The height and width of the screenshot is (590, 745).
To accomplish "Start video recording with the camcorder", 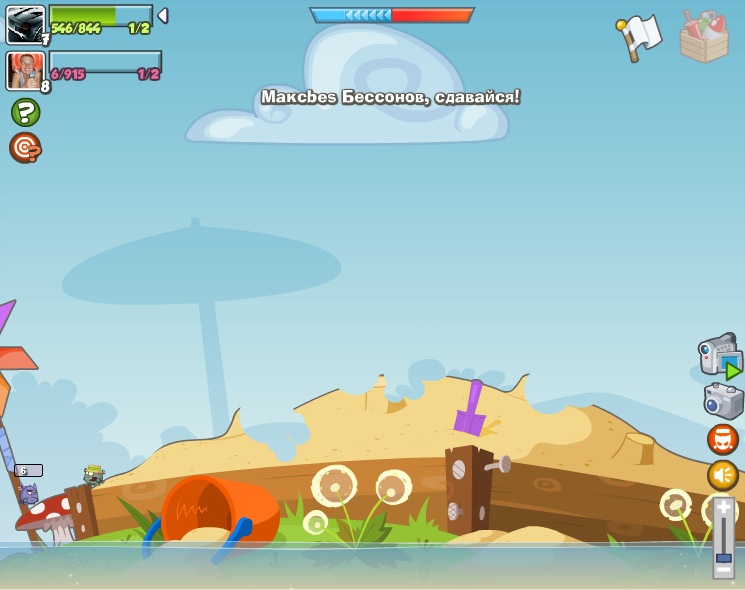I will [x=719, y=356].
